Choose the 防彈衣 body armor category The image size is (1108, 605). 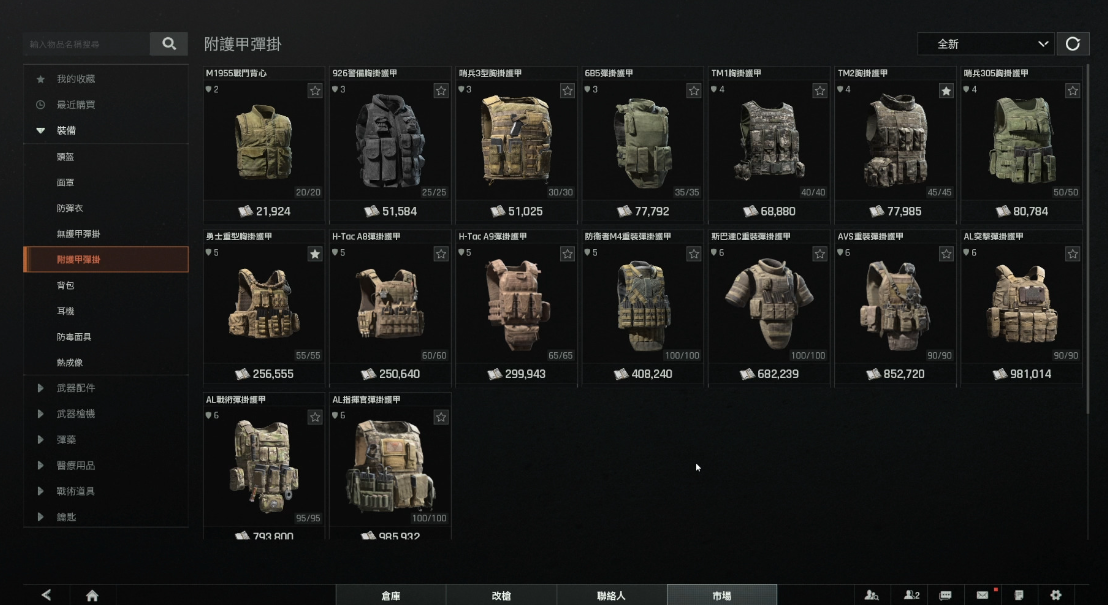coord(69,208)
